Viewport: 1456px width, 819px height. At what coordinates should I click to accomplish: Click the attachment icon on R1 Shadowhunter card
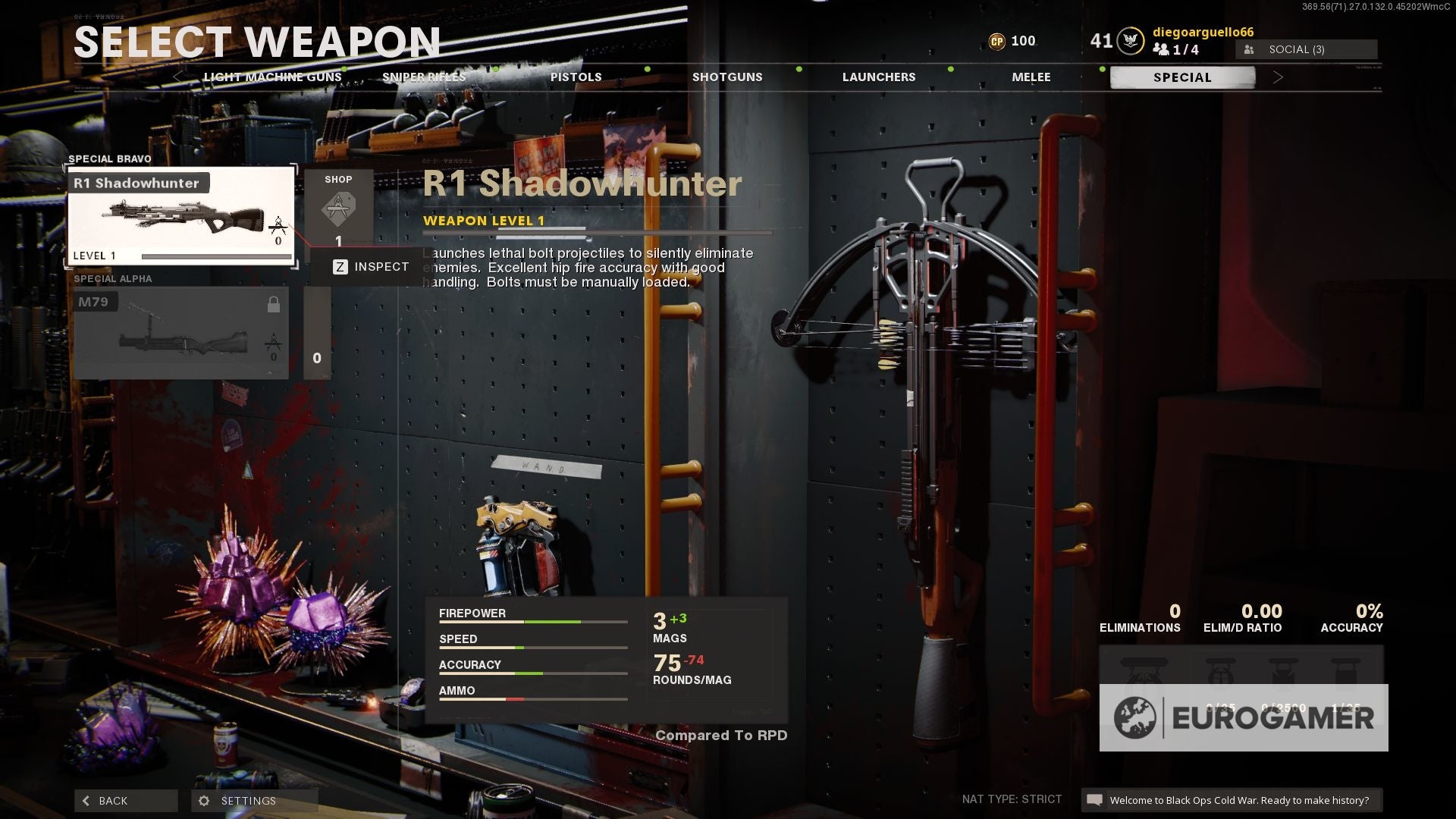pos(278,226)
